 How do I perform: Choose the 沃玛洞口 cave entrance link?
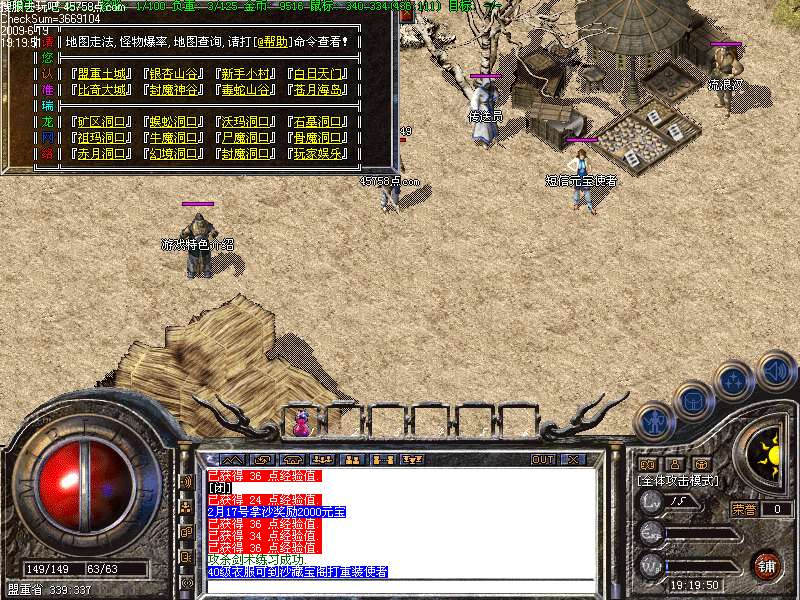(243, 122)
